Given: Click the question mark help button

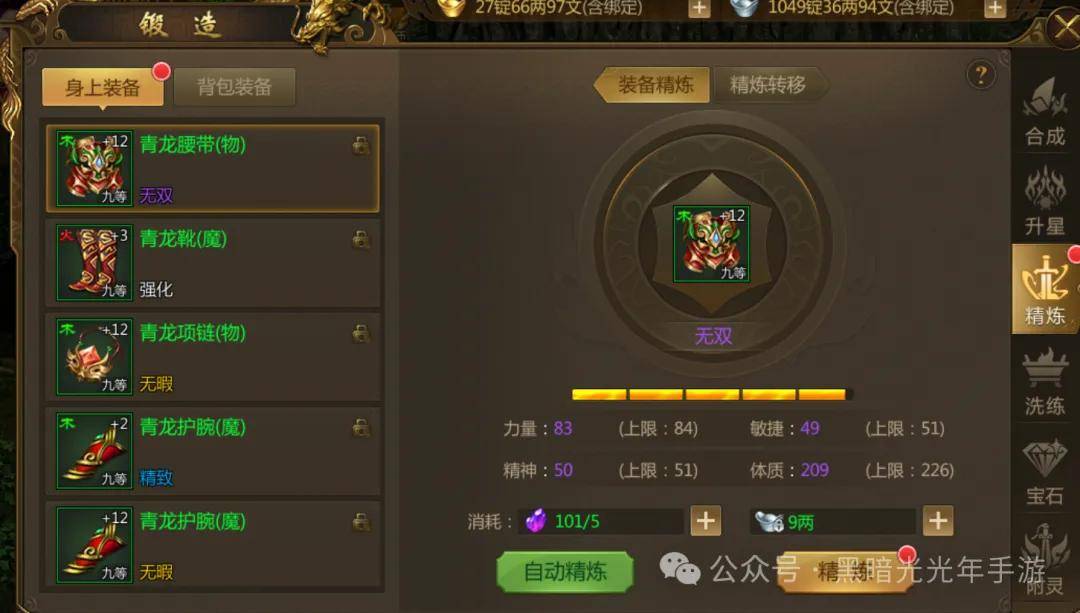Looking at the screenshot, I should click(981, 74).
